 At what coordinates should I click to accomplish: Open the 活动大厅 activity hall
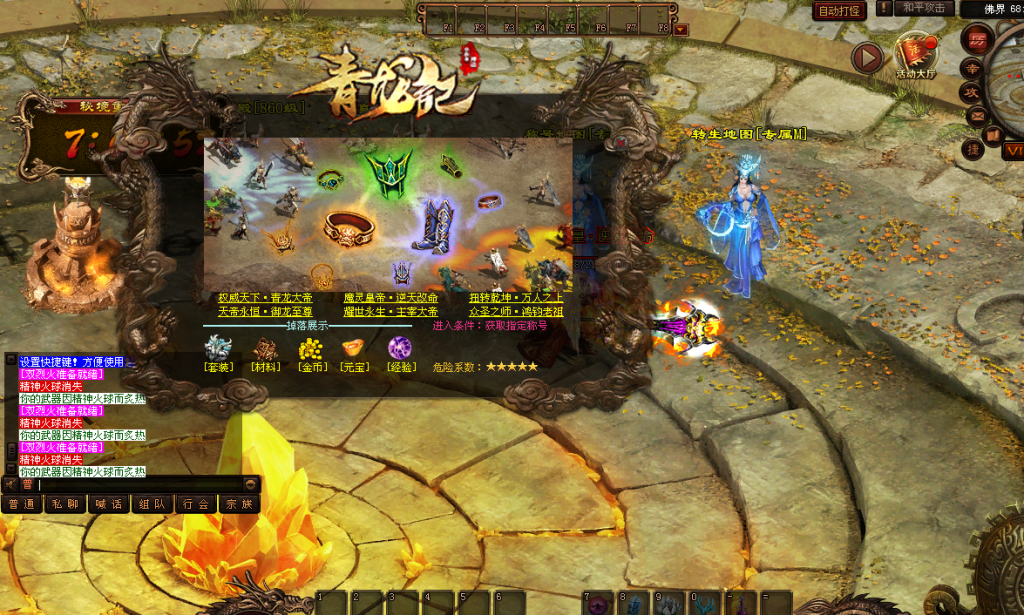[x=916, y=53]
